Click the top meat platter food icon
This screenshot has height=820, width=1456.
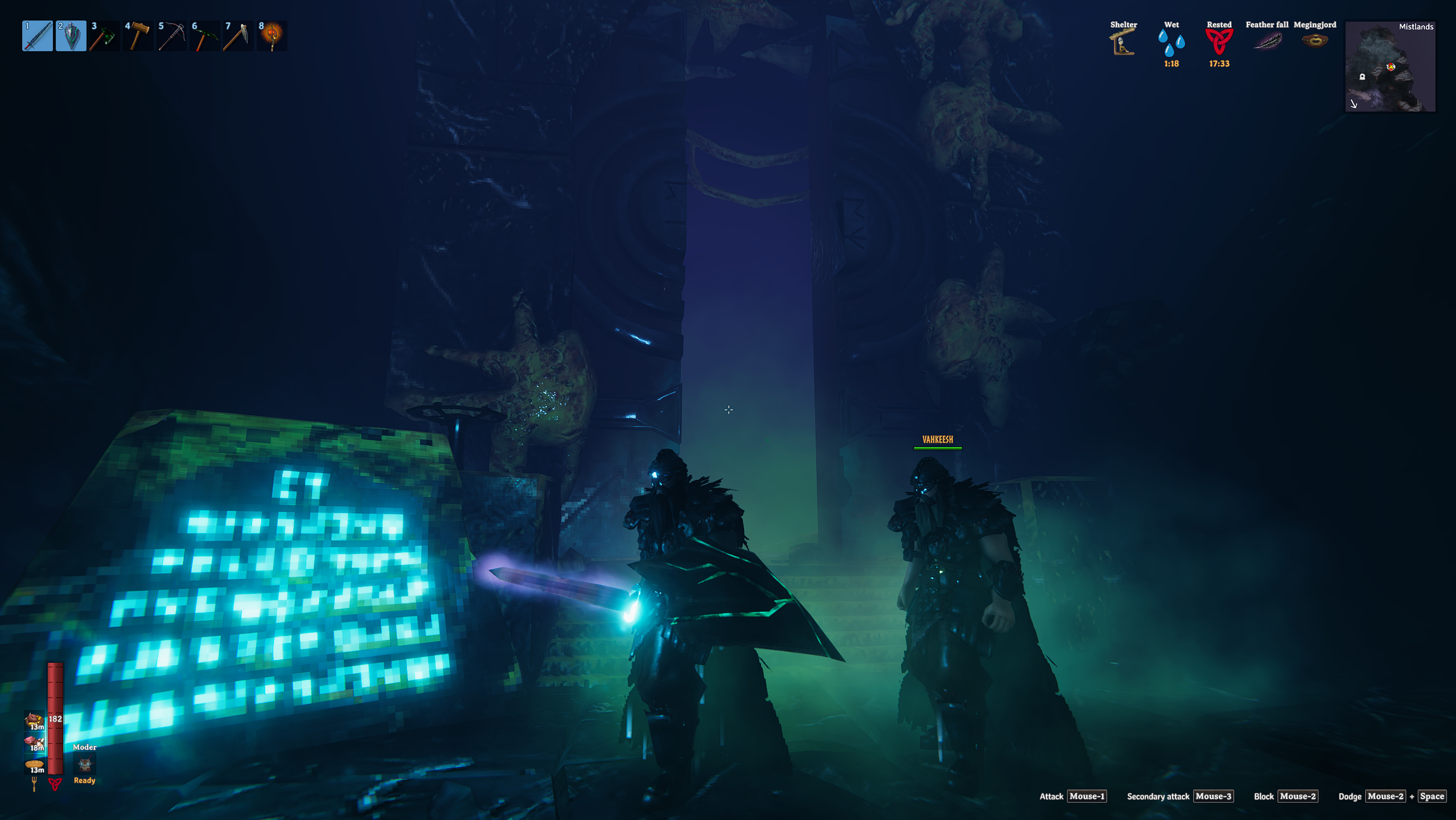point(34,720)
